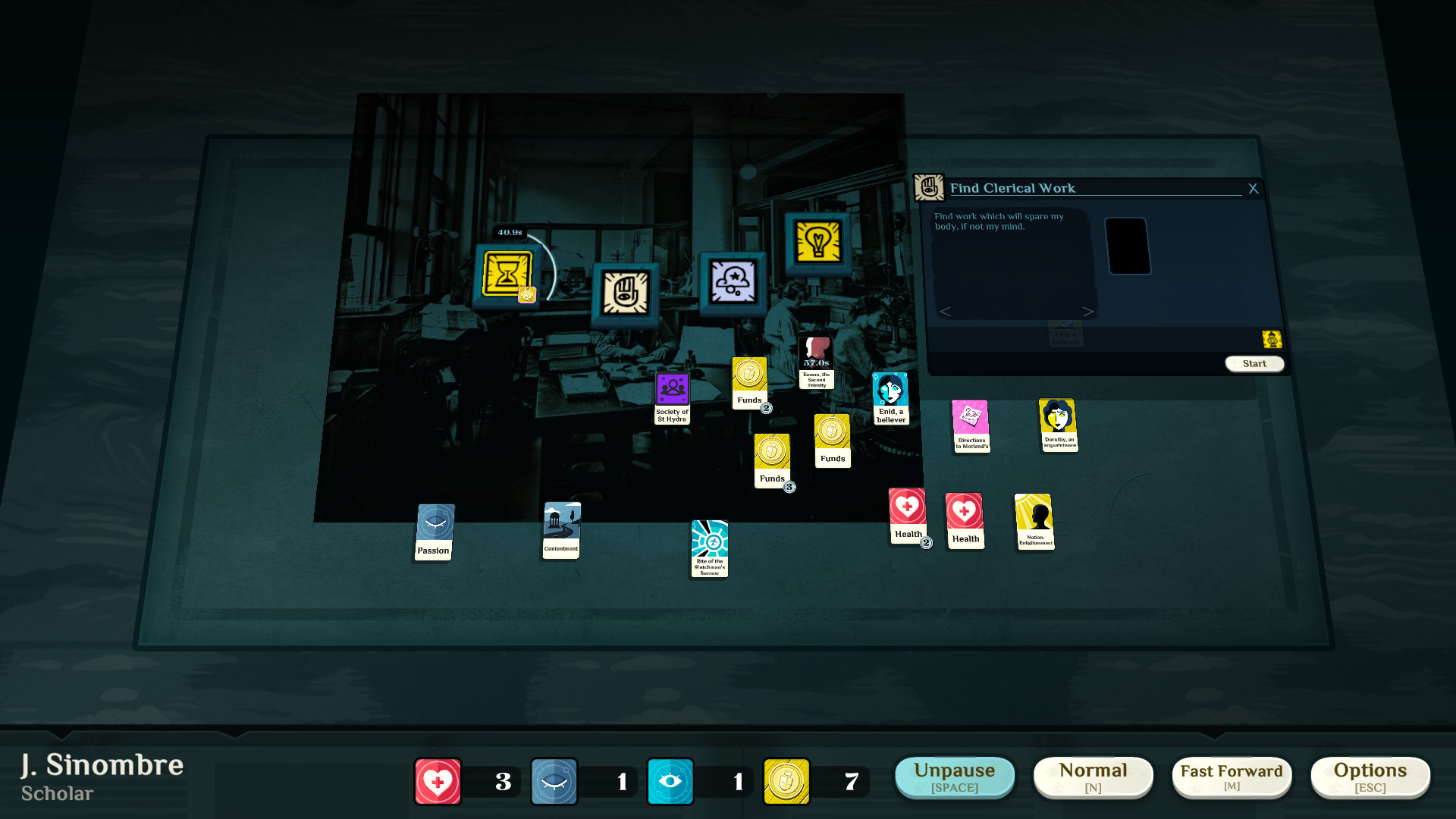1456x819 pixels.
Task: Click the right arrow in the dialog
Action: coord(1090,311)
